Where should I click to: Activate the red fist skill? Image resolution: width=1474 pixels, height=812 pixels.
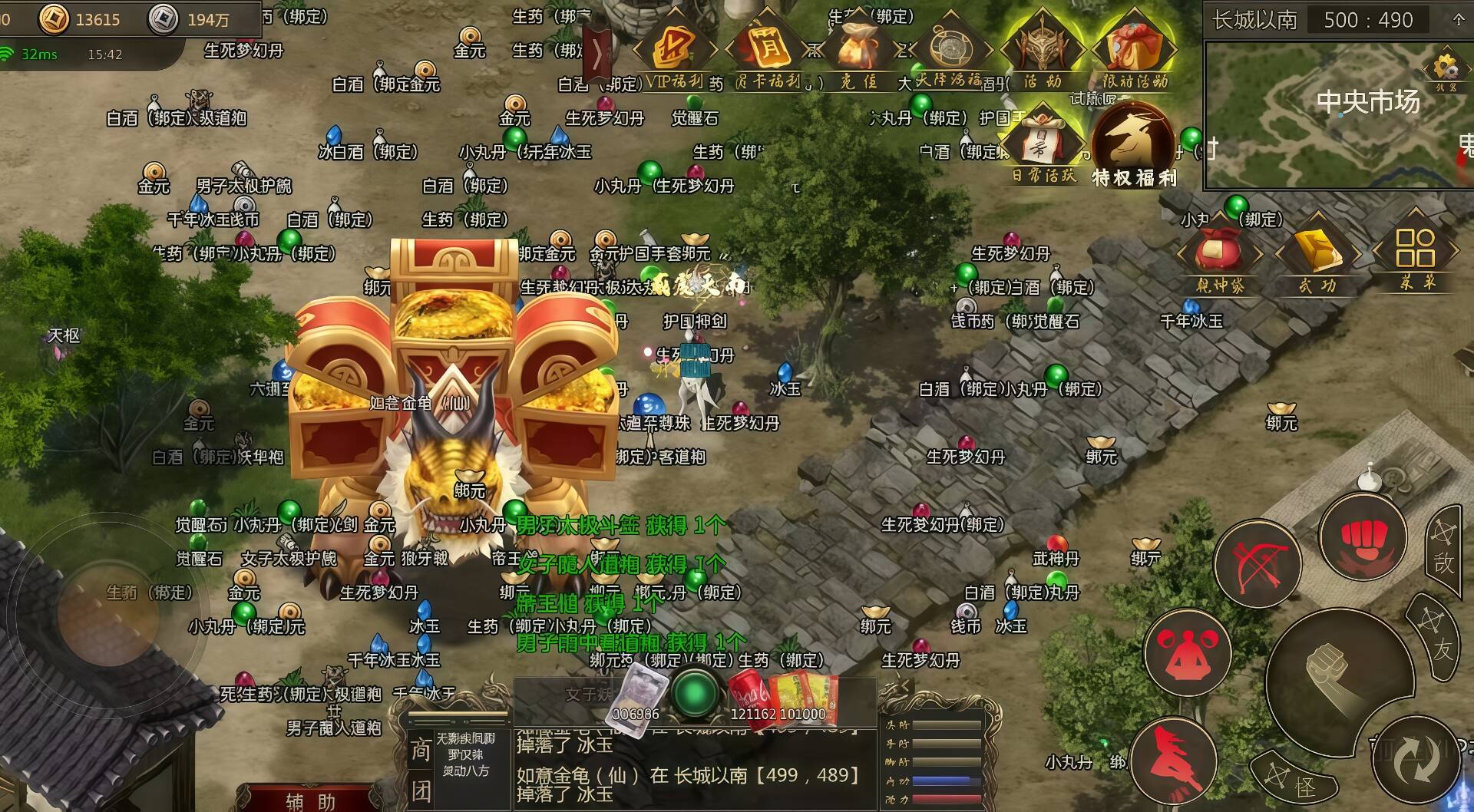pos(1362,536)
